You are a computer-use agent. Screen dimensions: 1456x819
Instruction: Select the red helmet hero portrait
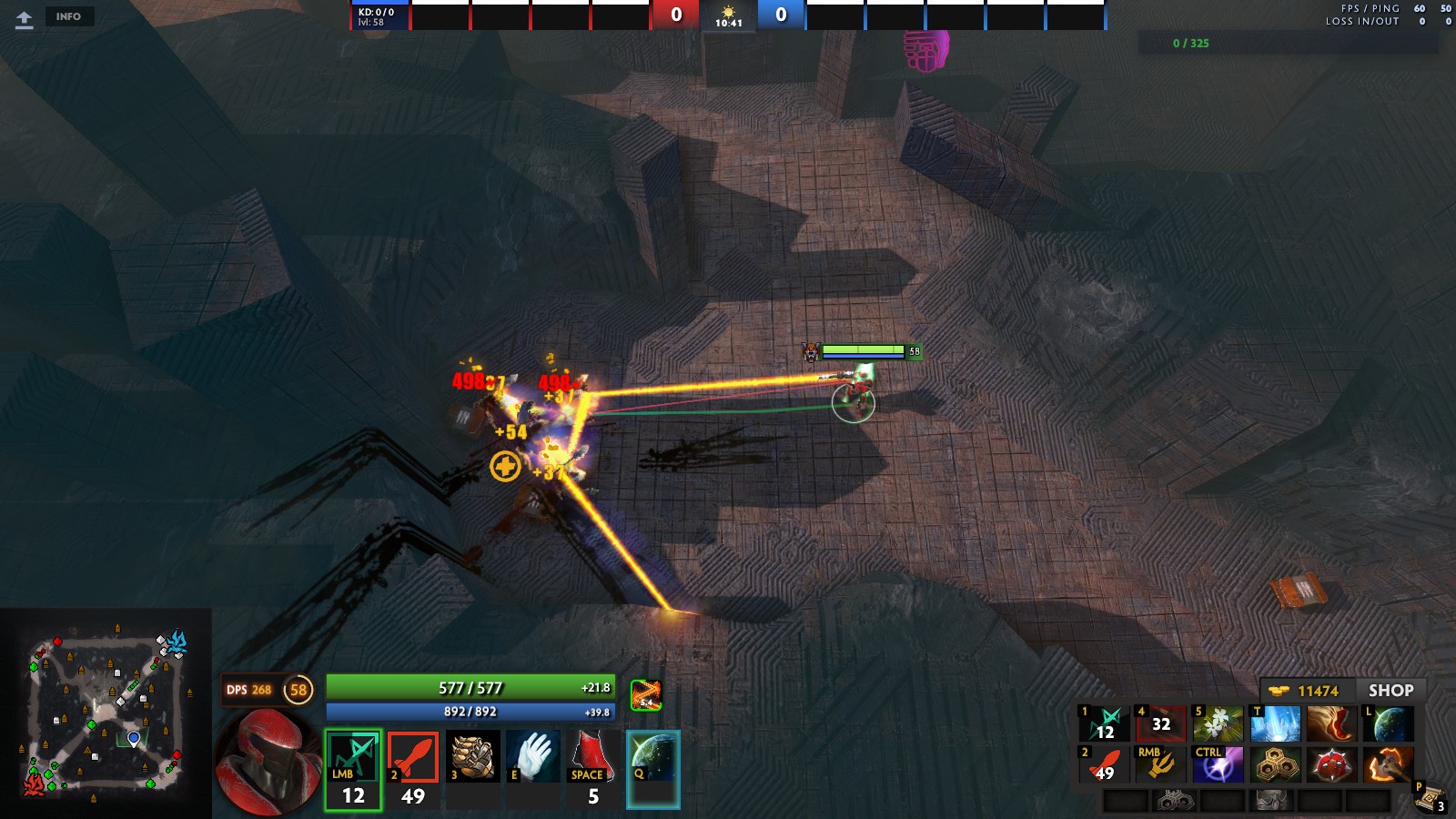[x=267, y=761]
